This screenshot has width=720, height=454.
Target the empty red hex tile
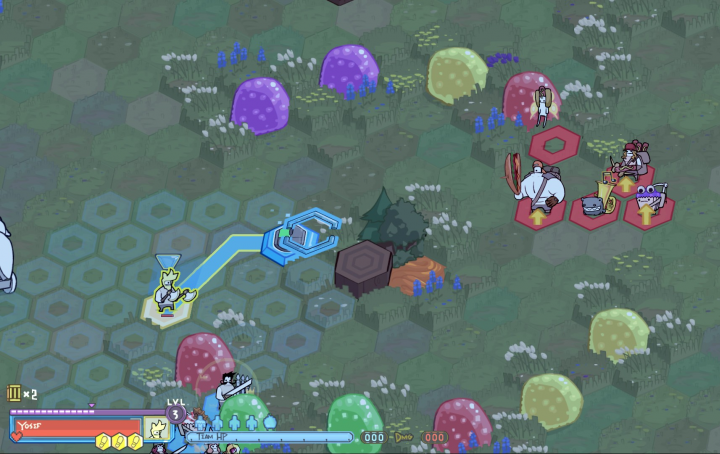(553, 146)
